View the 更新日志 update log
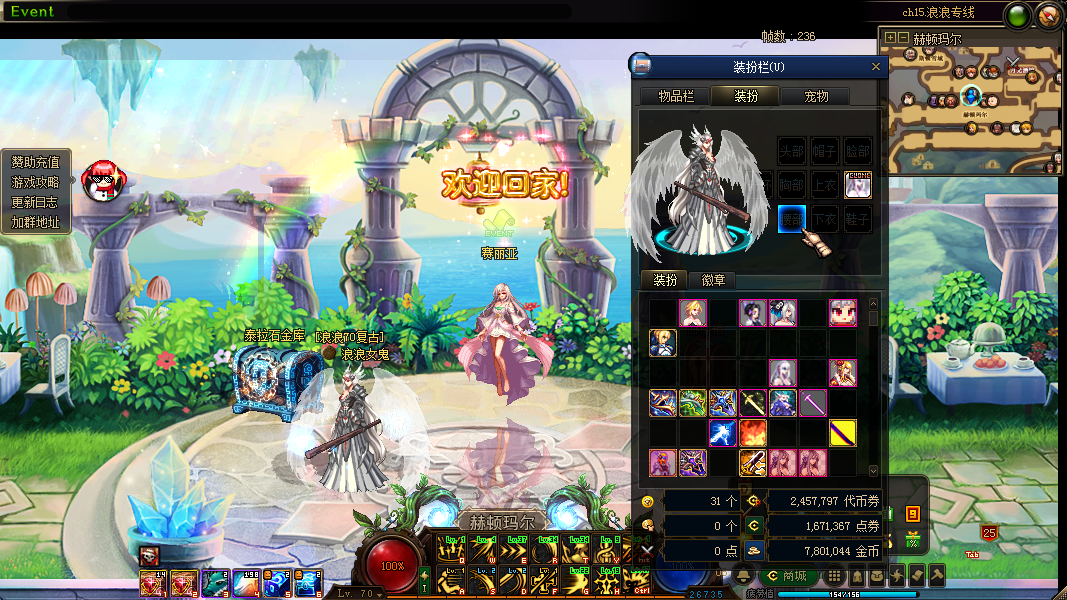The height and width of the screenshot is (600, 1067). (36, 202)
